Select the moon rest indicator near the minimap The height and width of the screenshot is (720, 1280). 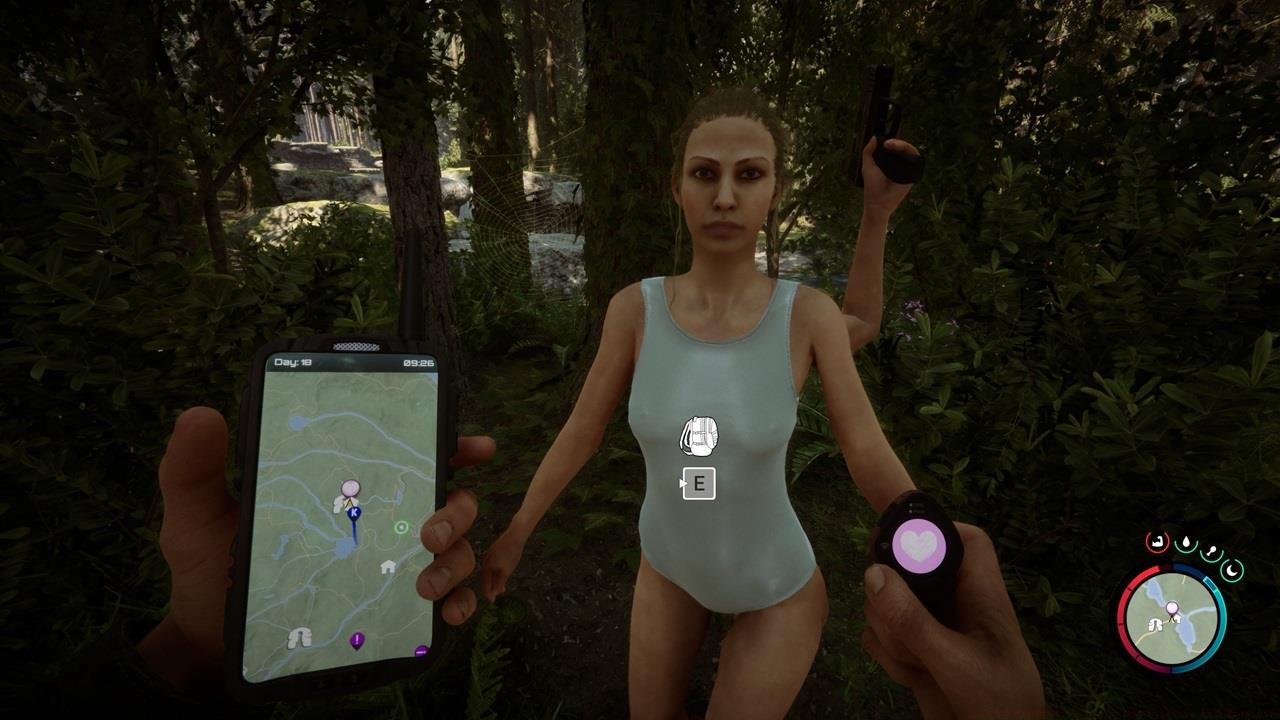coord(1232,570)
